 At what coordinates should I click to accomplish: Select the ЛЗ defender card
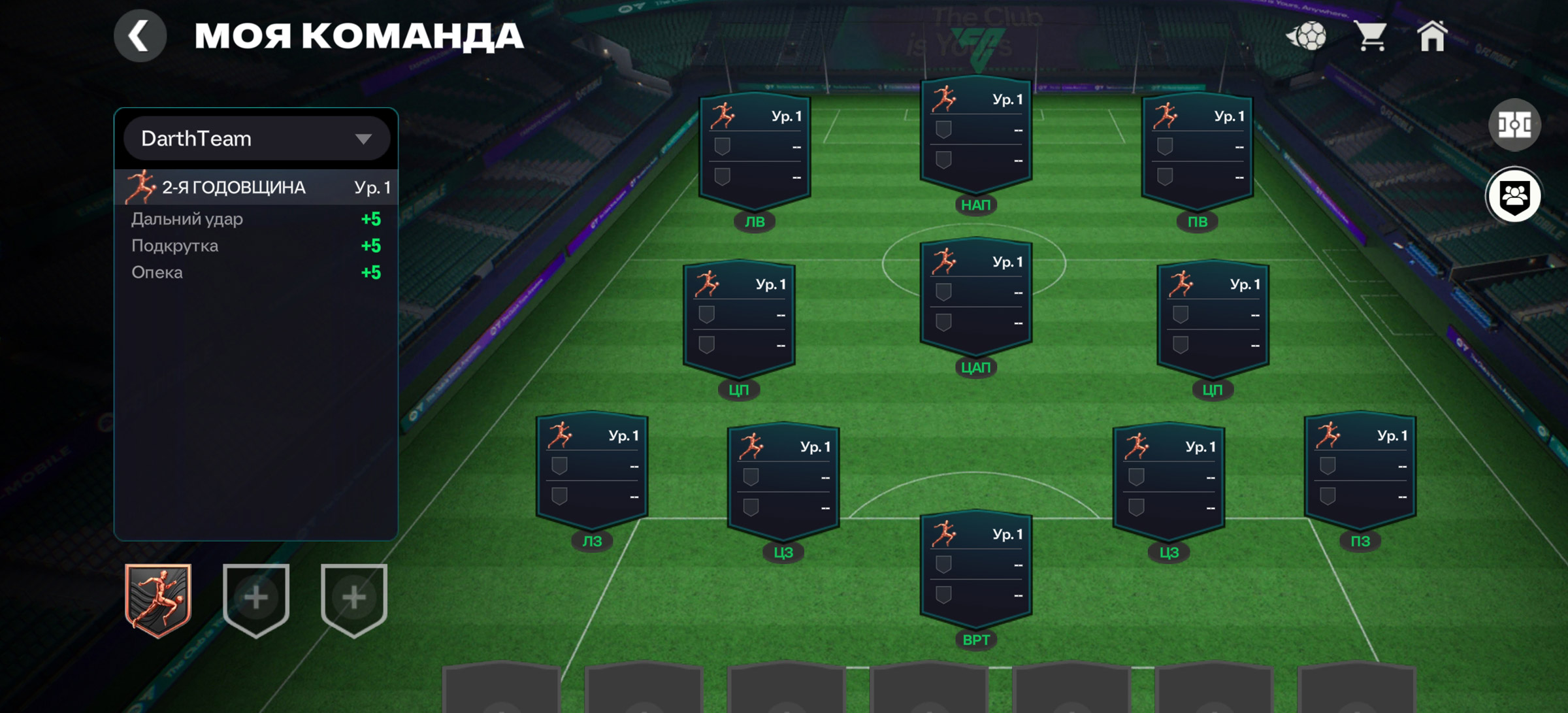click(592, 473)
